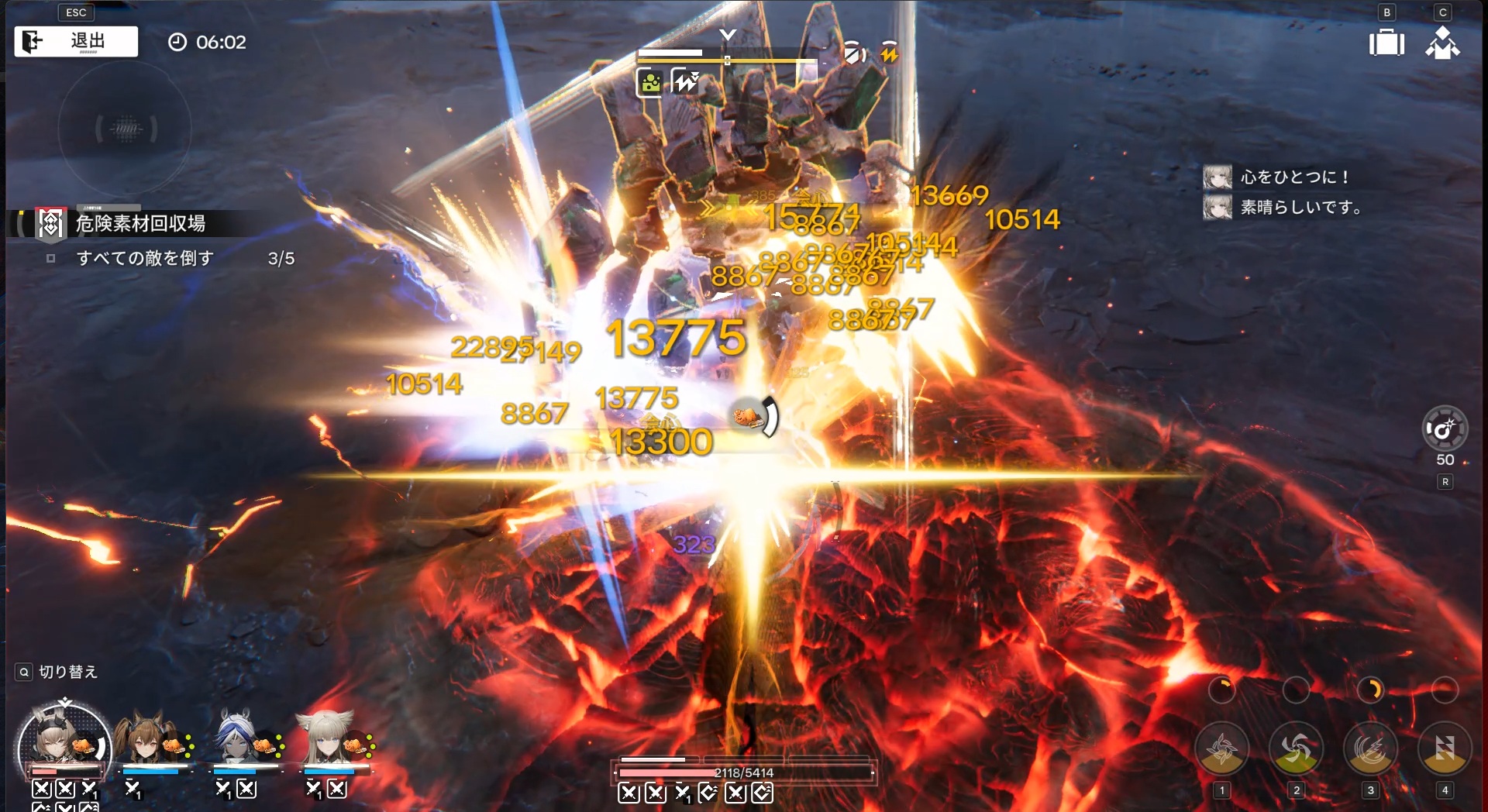Select the 危険素材回収場 objective tracker
The height and width of the screenshot is (812, 1488).
139,224
